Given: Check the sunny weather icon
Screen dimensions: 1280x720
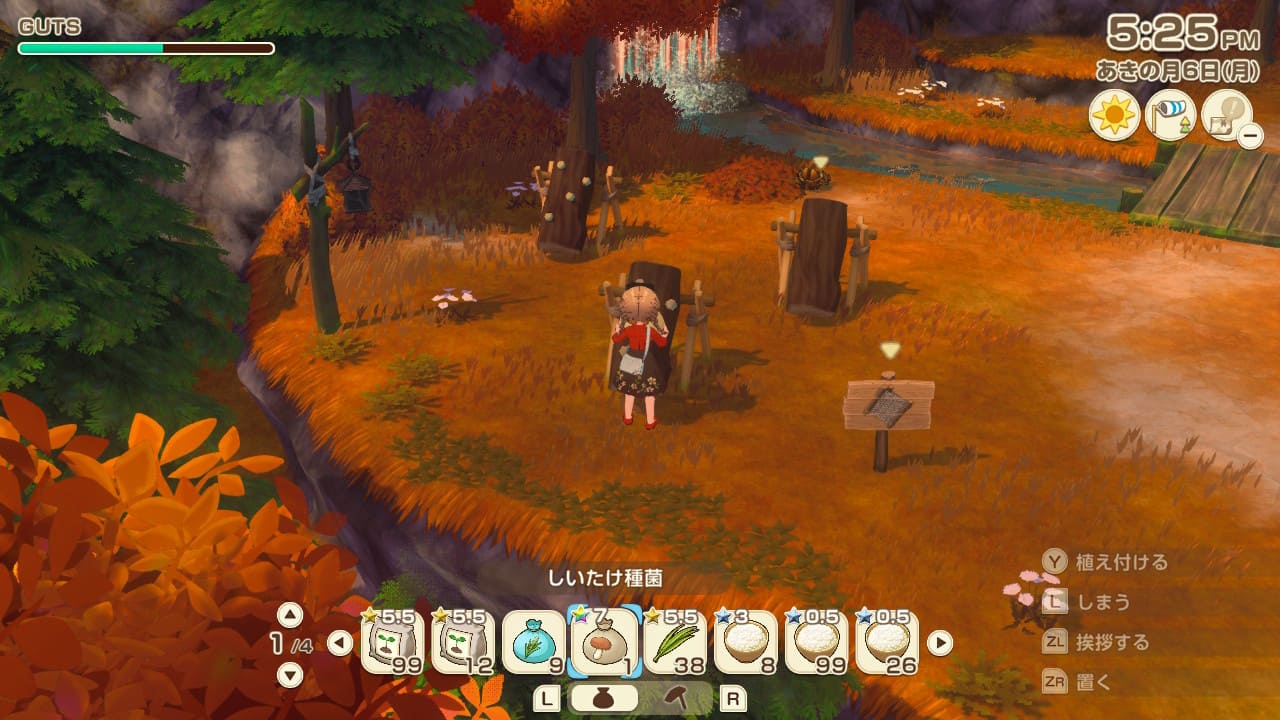Looking at the screenshot, I should click(1114, 115).
